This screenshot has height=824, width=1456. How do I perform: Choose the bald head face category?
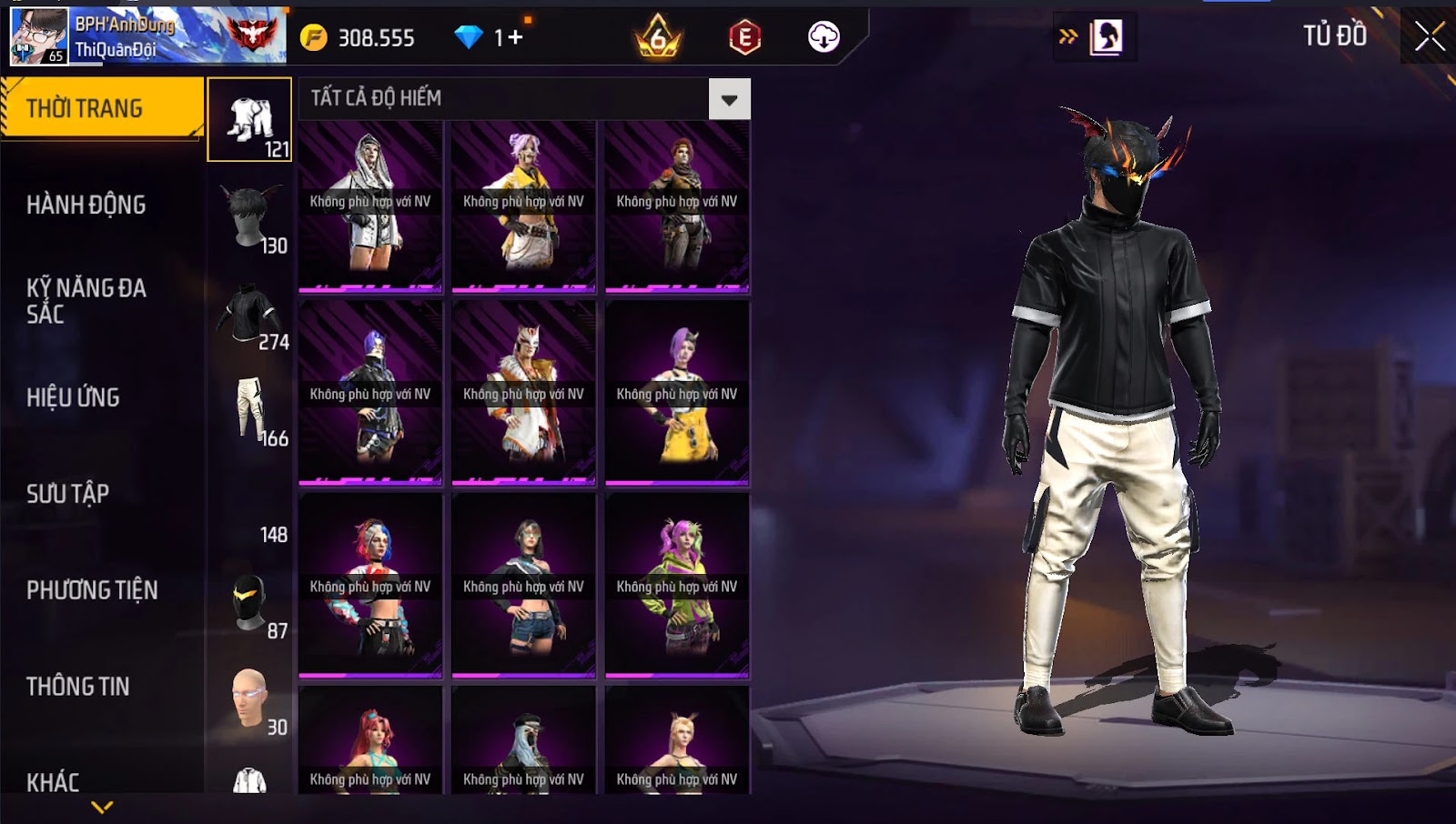pyautogui.click(x=250, y=699)
